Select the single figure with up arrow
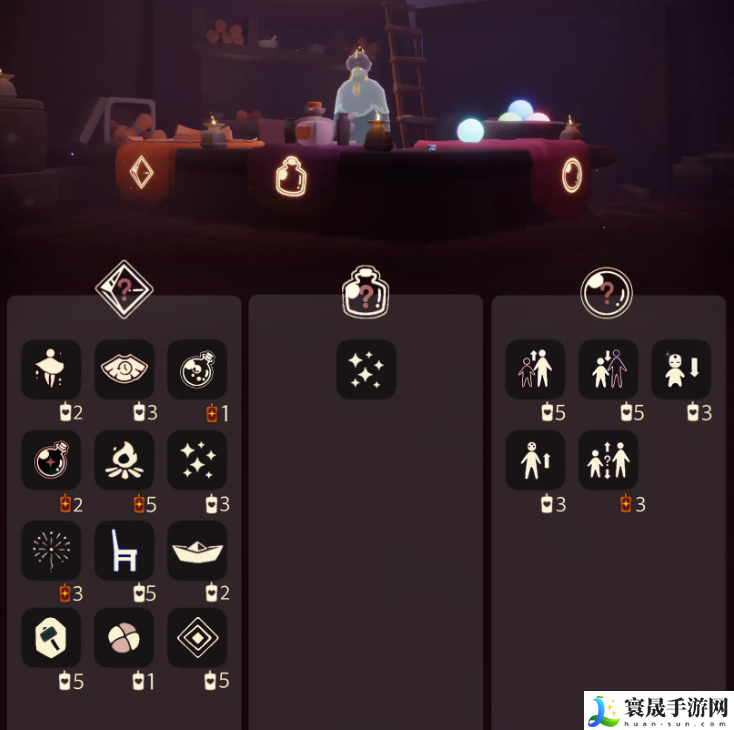Image resolution: width=734 pixels, height=730 pixels. [x=535, y=460]
